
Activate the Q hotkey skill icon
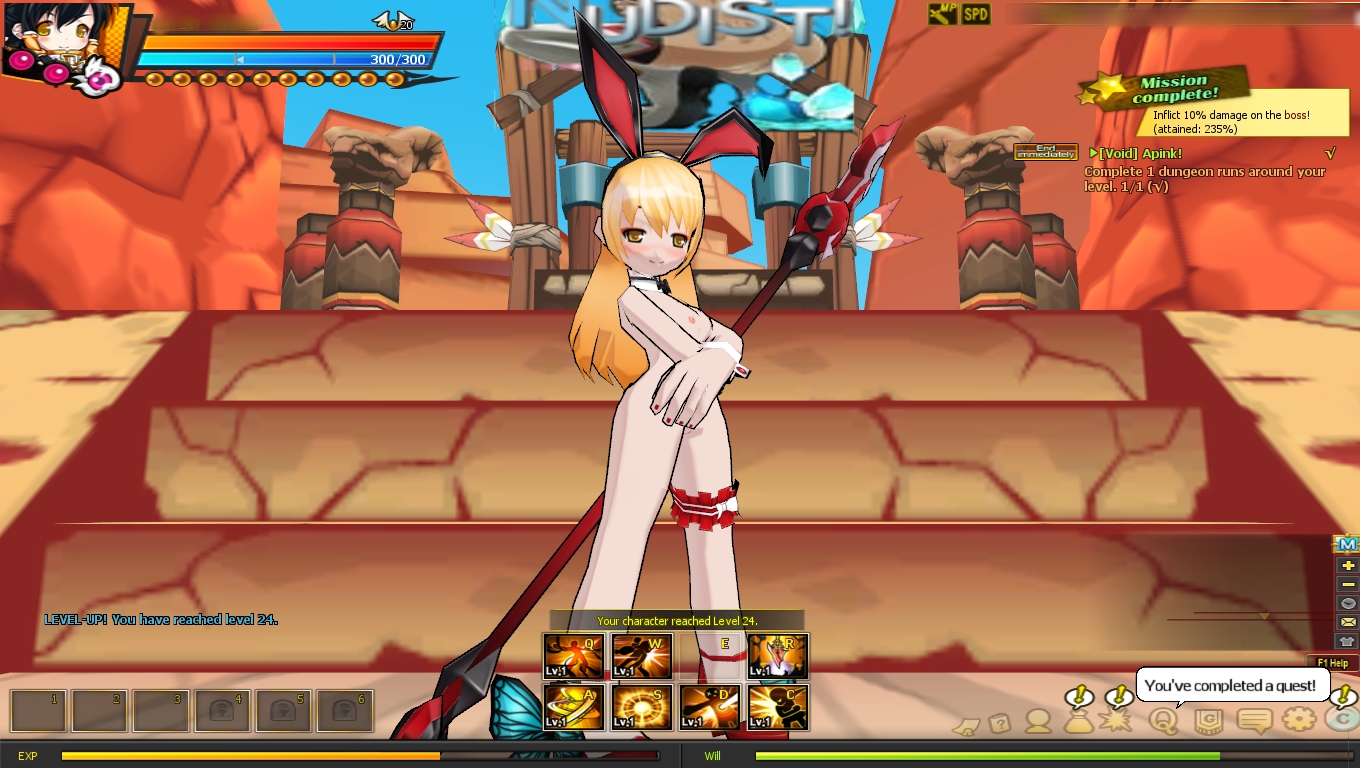tap(574, 656)
